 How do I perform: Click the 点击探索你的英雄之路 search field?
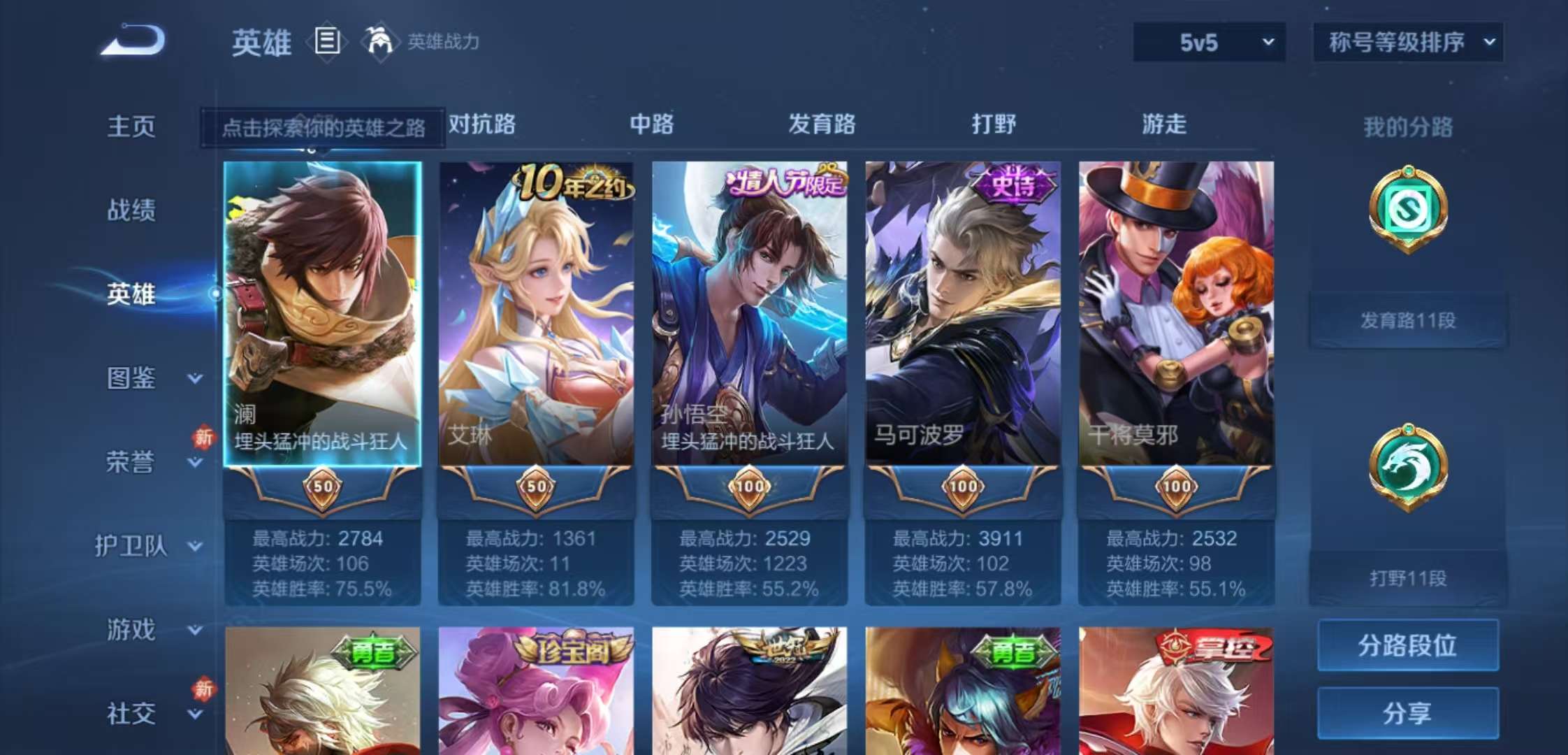click(324, 130)
